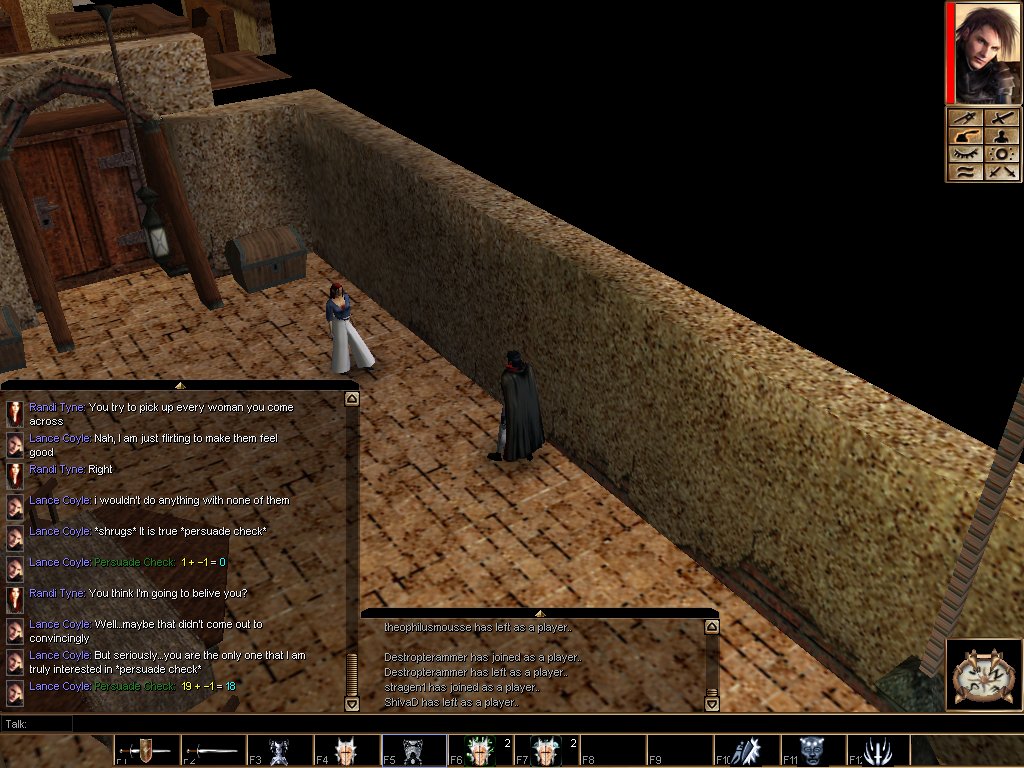Use the F6 green-spiked mask quickslot
This screenshot has height=768, width=1024.
(x=480, y=750)
